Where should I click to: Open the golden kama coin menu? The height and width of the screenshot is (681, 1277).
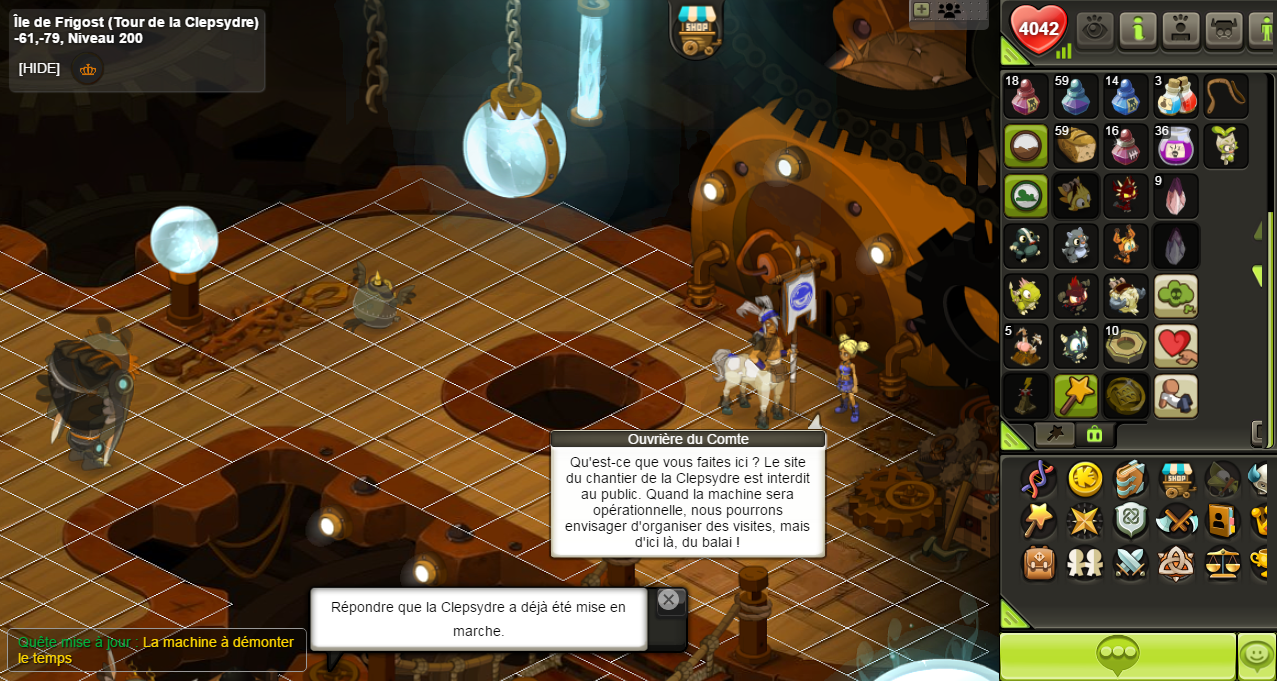[1085, 479]
